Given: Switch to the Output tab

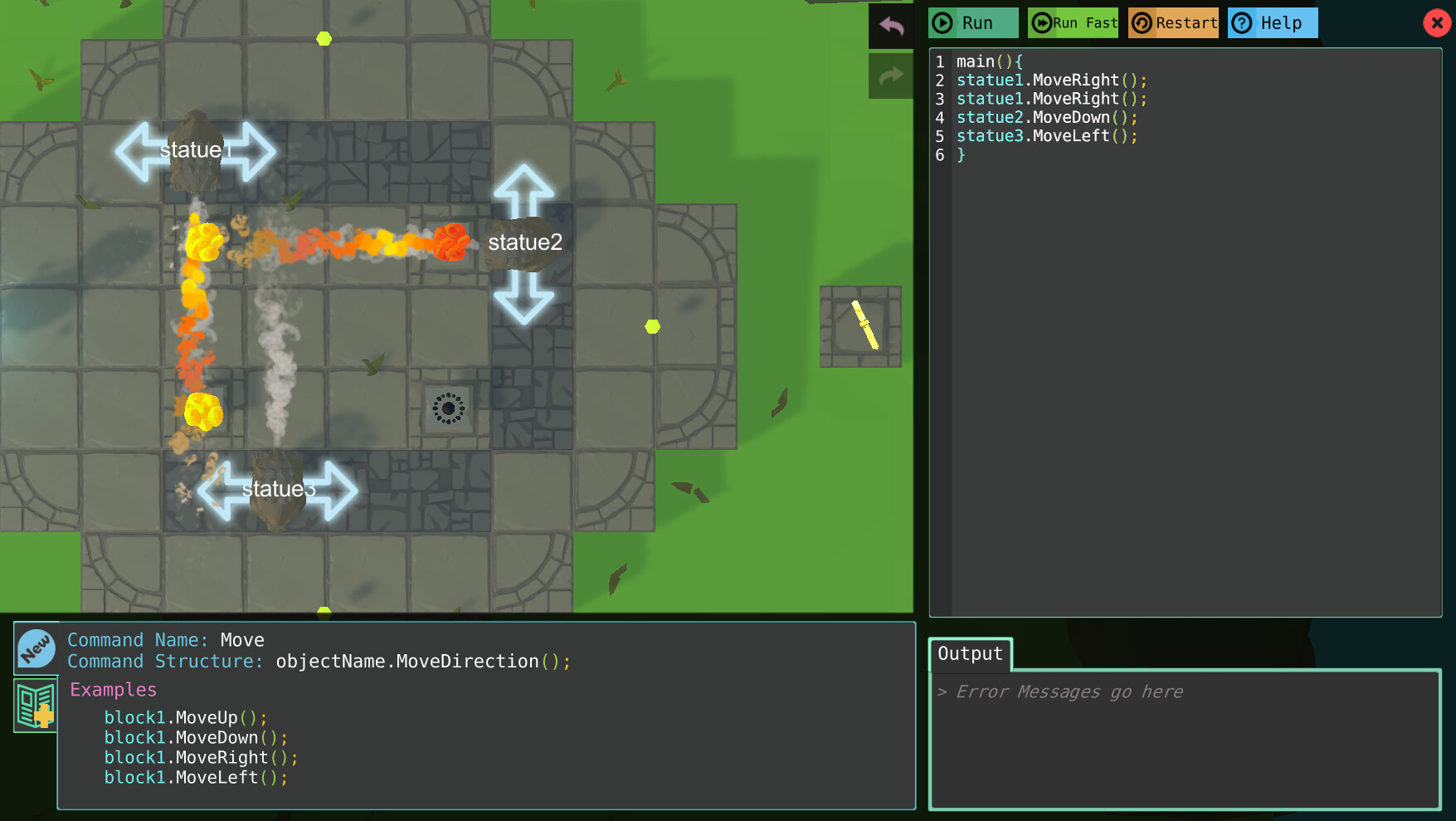Looking at the screenshot, I should (x=970, y=654).
